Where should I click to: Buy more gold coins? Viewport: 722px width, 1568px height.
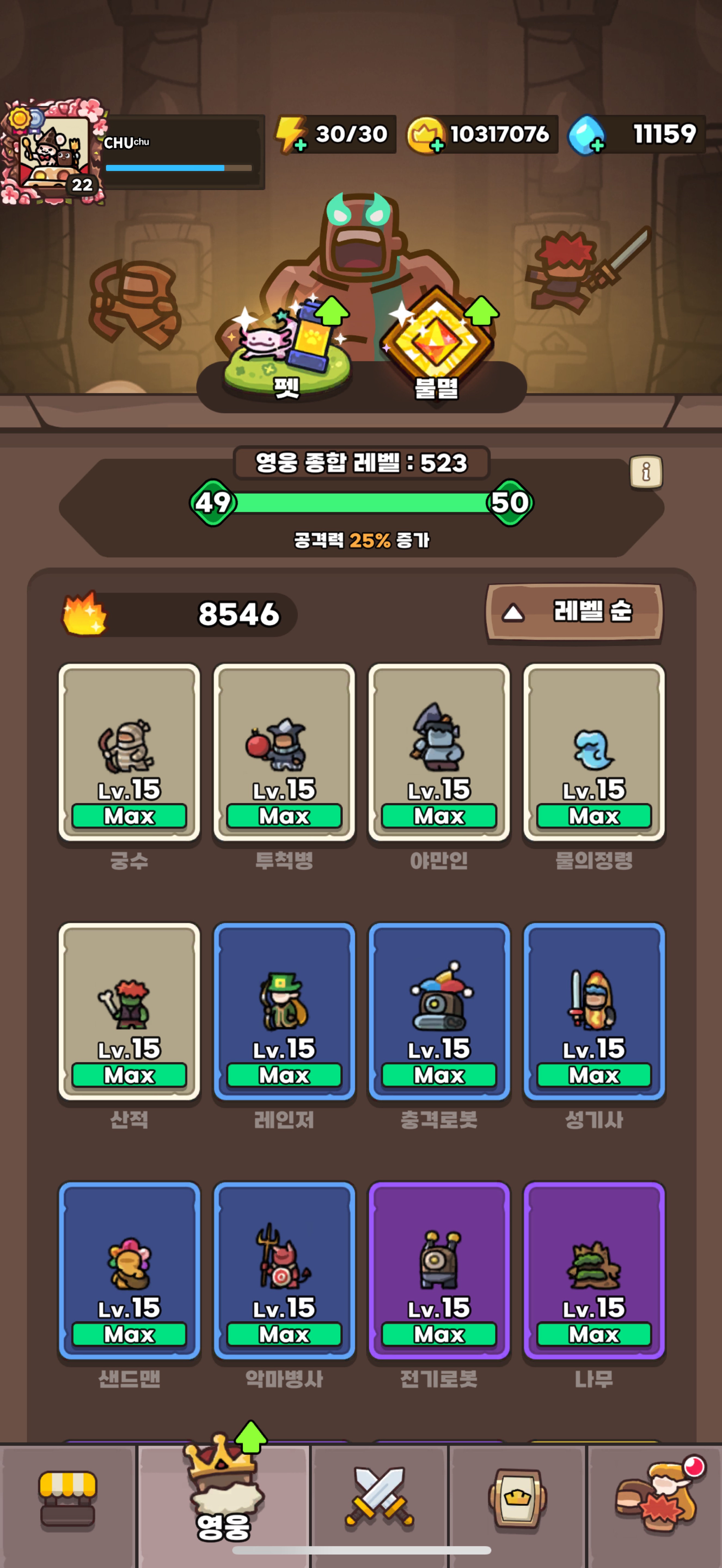click(x=436, y=145)
